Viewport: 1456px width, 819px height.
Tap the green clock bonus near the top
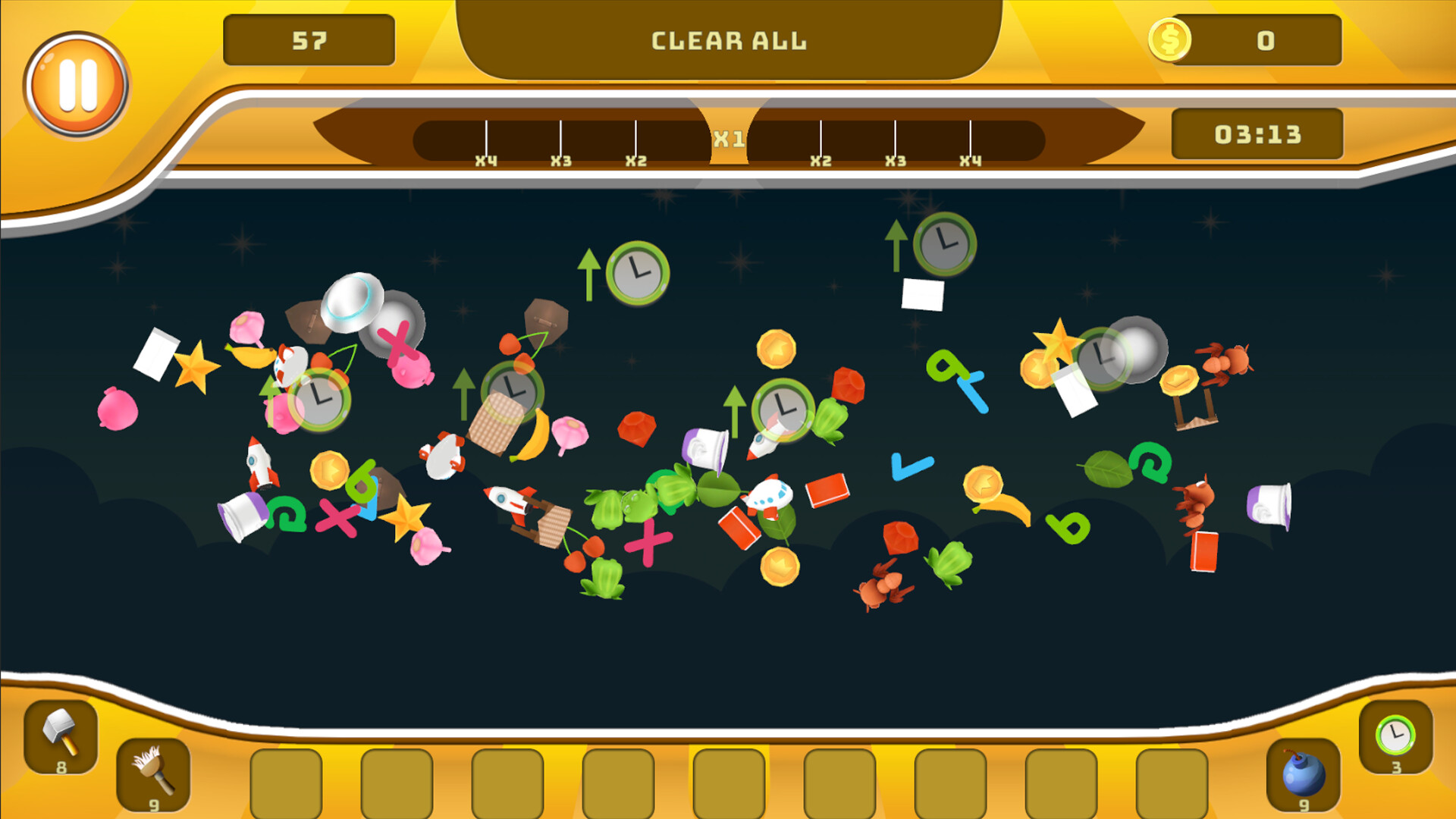(x=637, y=271)
